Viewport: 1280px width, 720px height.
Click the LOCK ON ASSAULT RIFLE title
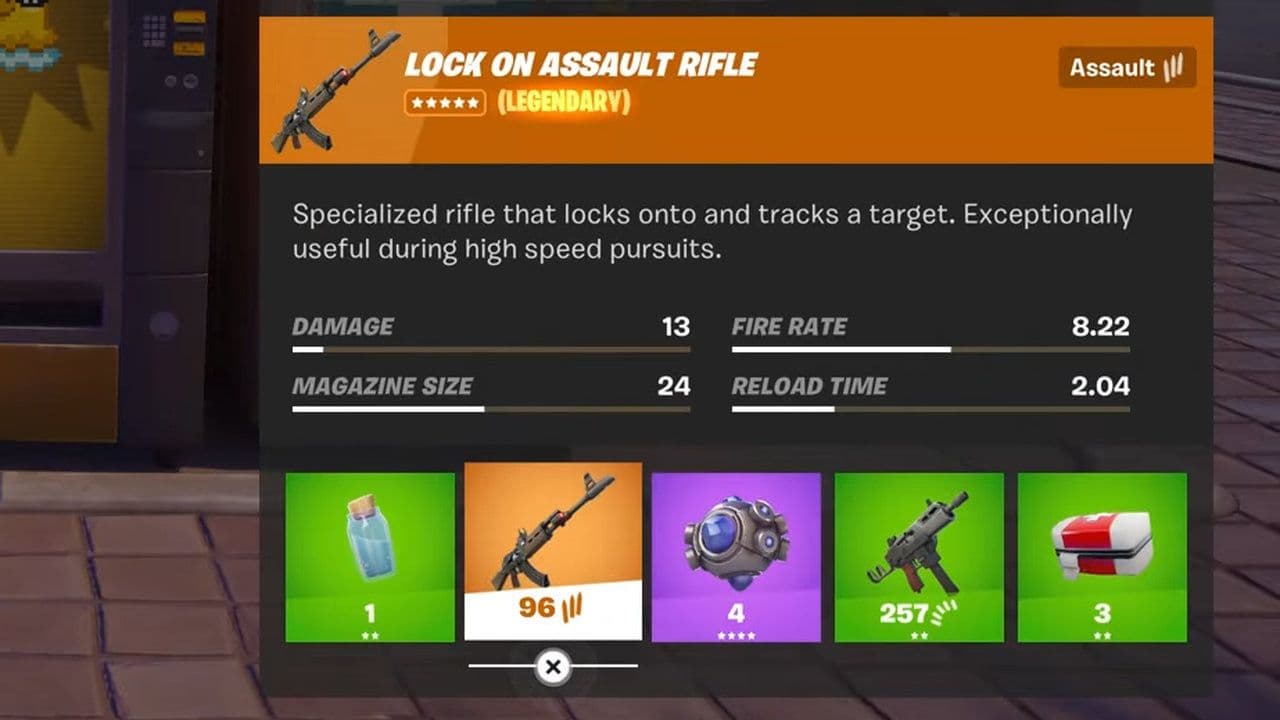coord(580,66)
